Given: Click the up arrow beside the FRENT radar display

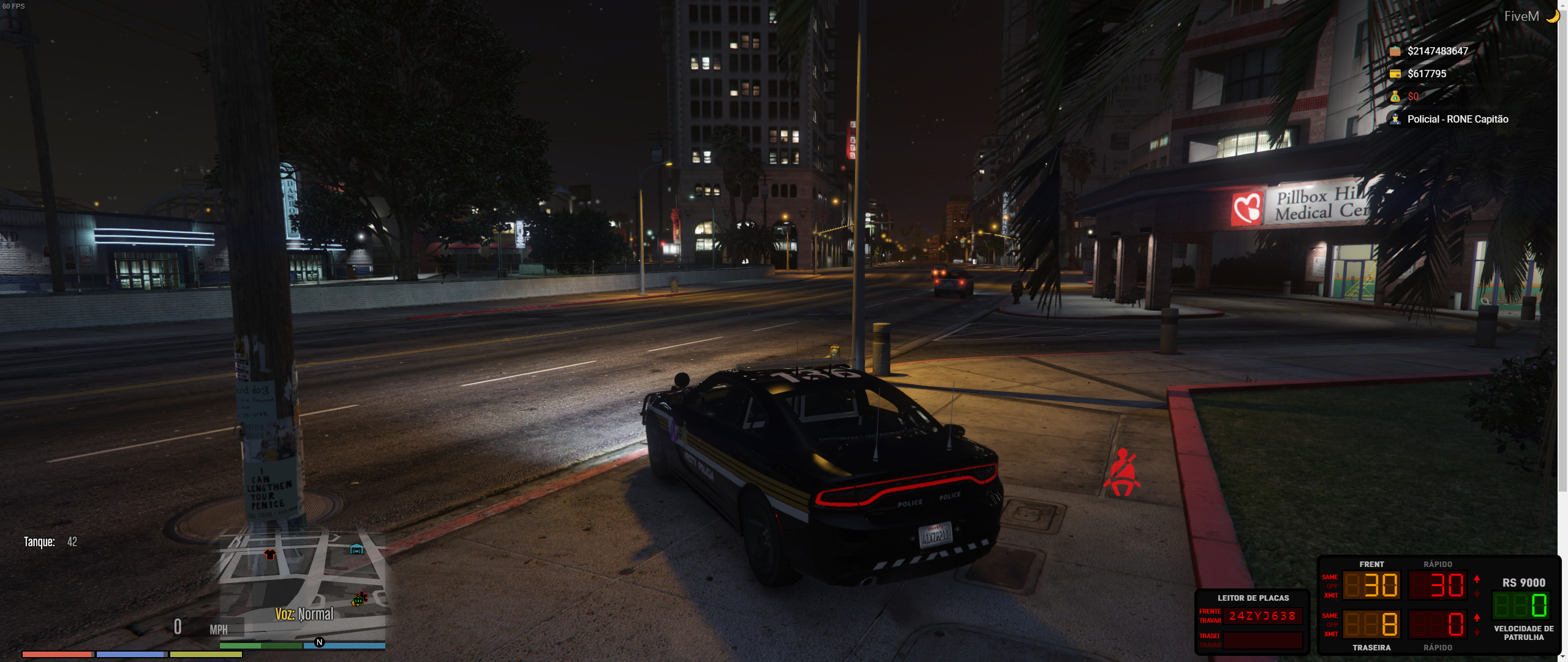Looking at the screenshot, I should click(x=1476, y=580).
